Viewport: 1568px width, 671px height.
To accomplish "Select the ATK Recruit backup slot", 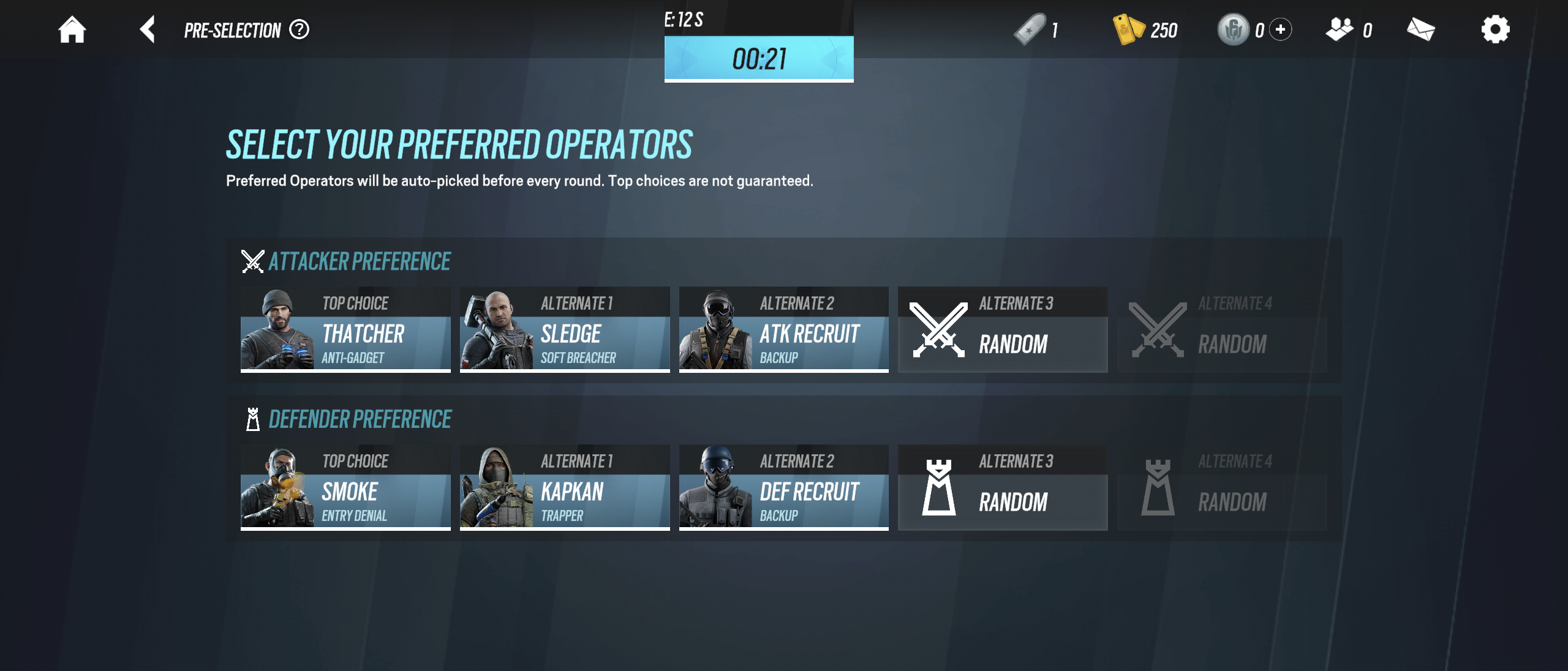I will pos(783,329).
